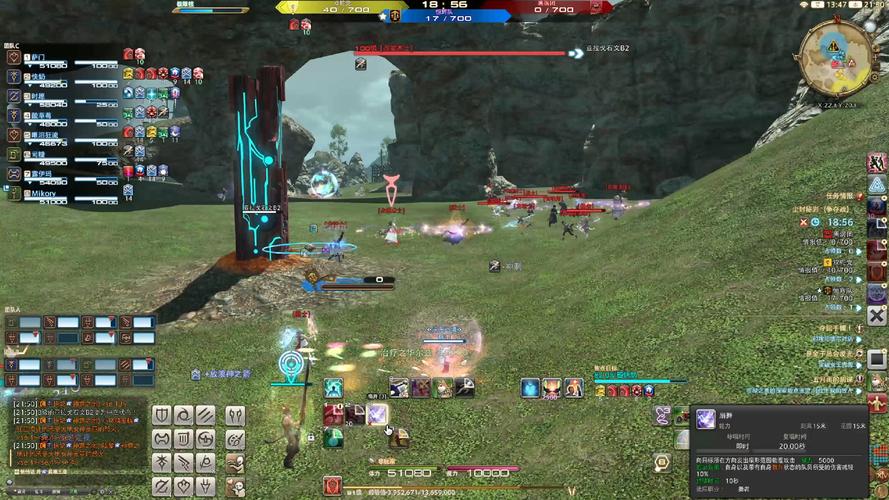Viewport: 889px width, 500px height.
Task: Open the painter's palette icon in the grid
Action: coord(235,439)
